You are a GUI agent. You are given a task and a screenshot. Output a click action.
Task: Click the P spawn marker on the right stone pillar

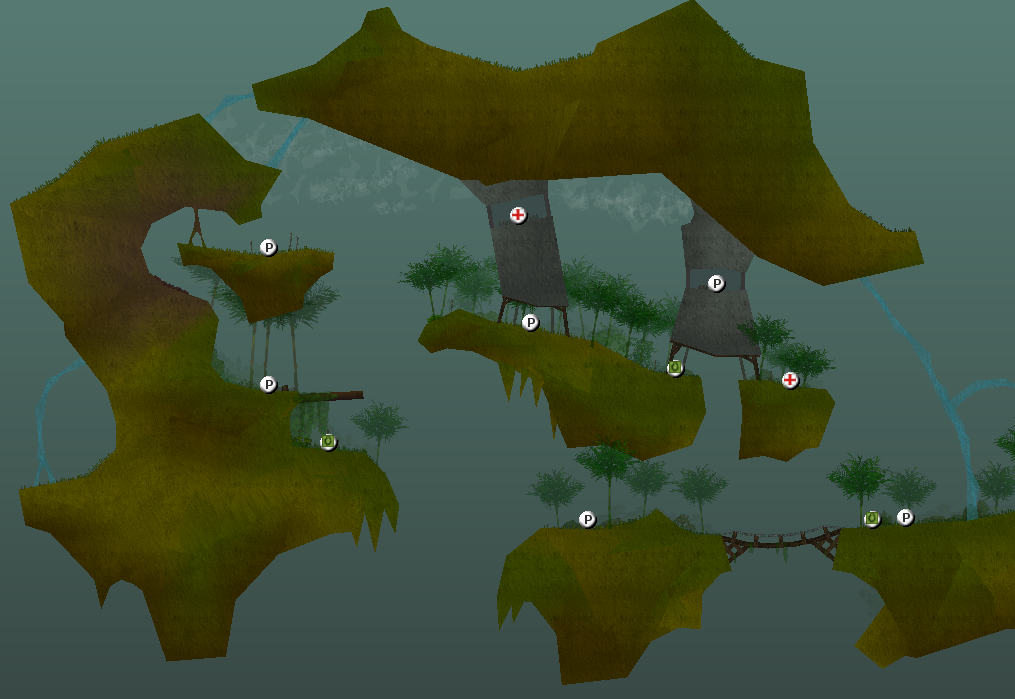tap(716, 283)
